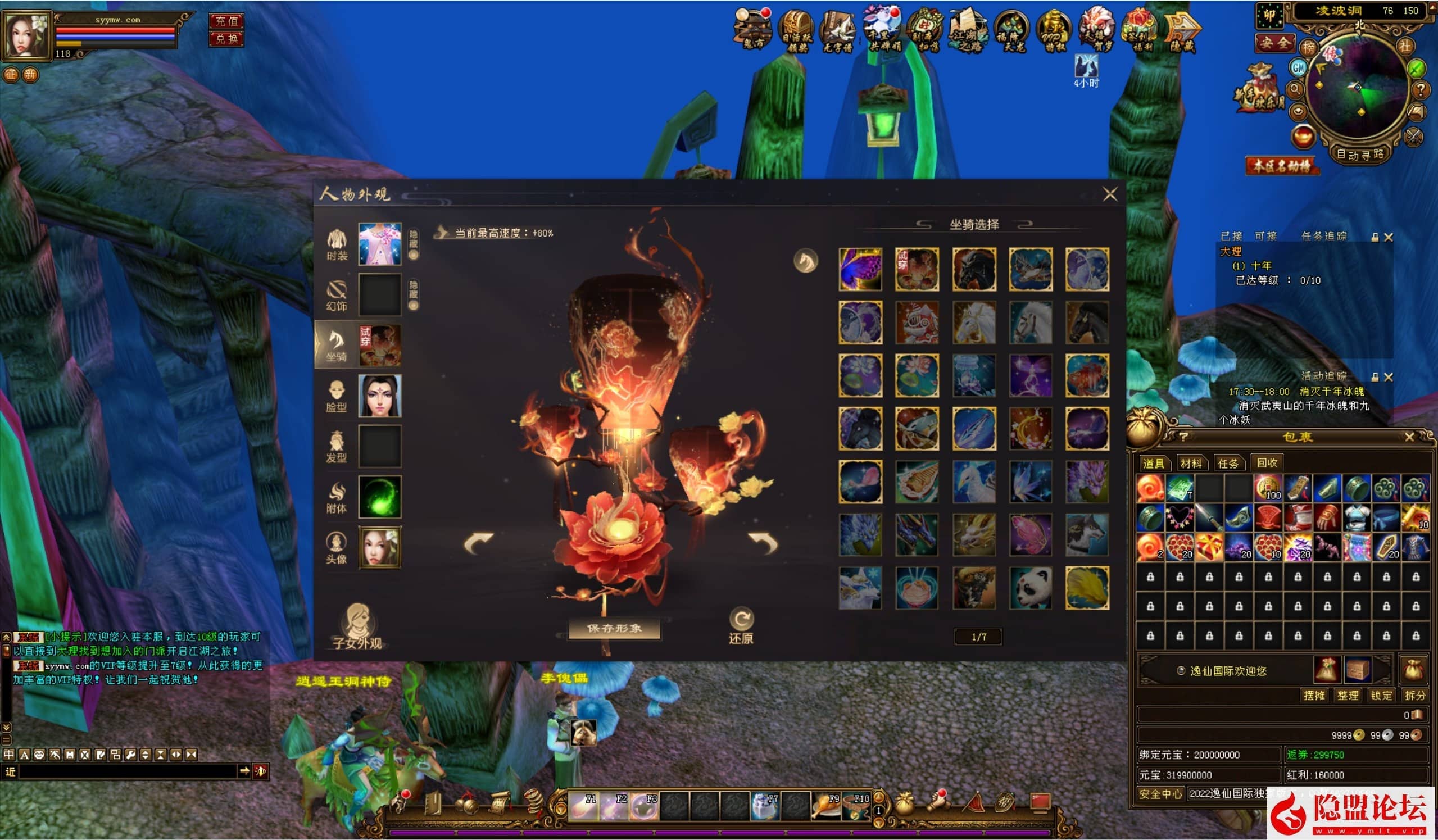Viewport: 1438px width, 840px height.
Task: Open the 充值 recharge button
Action: click(x=226, y=21)
